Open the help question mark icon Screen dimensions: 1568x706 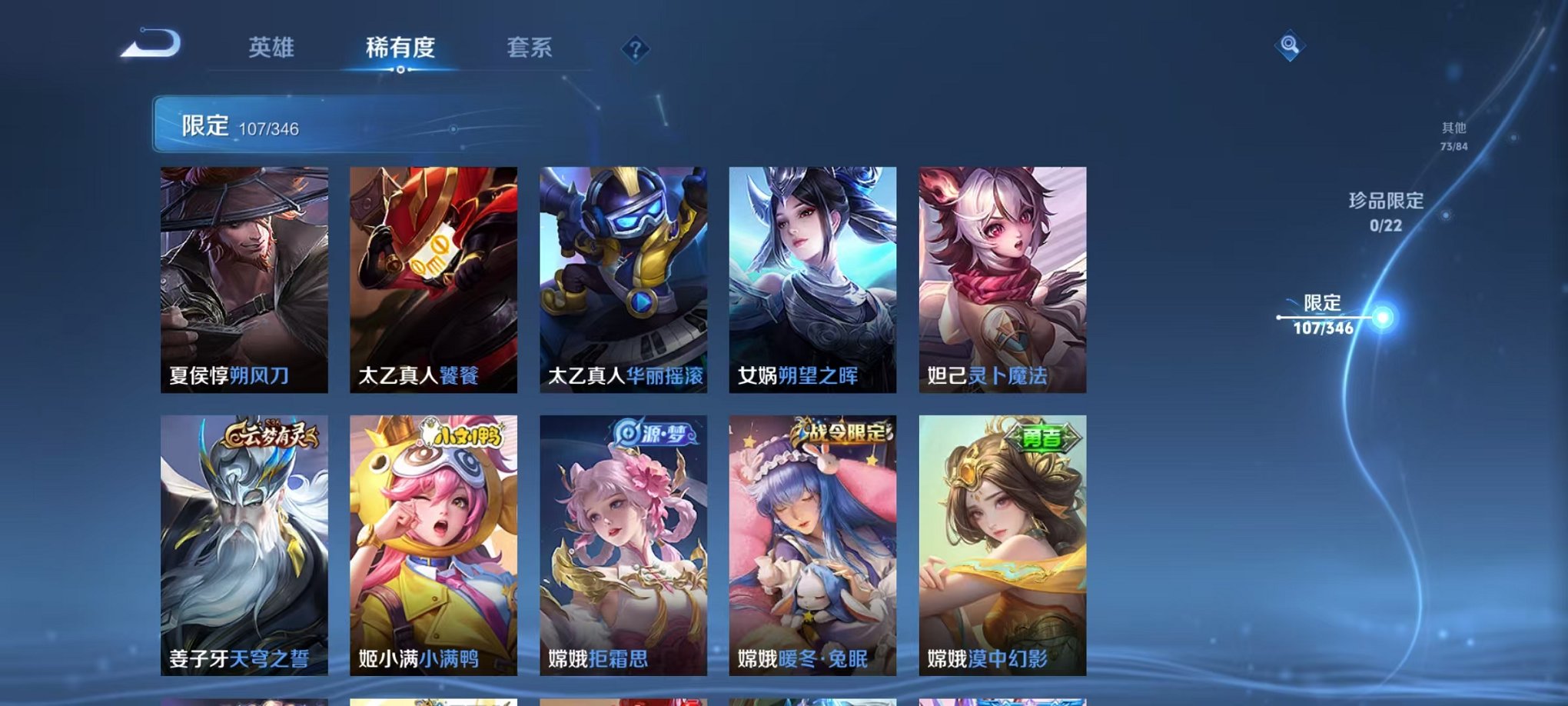click(635, 49)
